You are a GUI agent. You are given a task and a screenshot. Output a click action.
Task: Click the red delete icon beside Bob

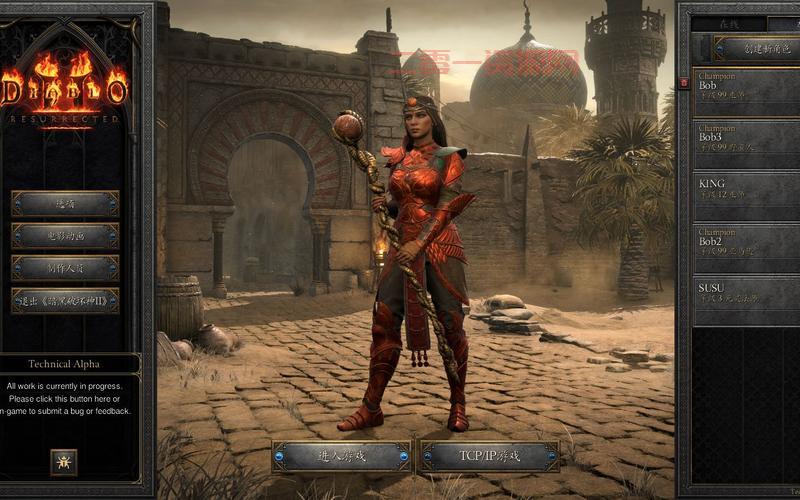click(684, 84)
